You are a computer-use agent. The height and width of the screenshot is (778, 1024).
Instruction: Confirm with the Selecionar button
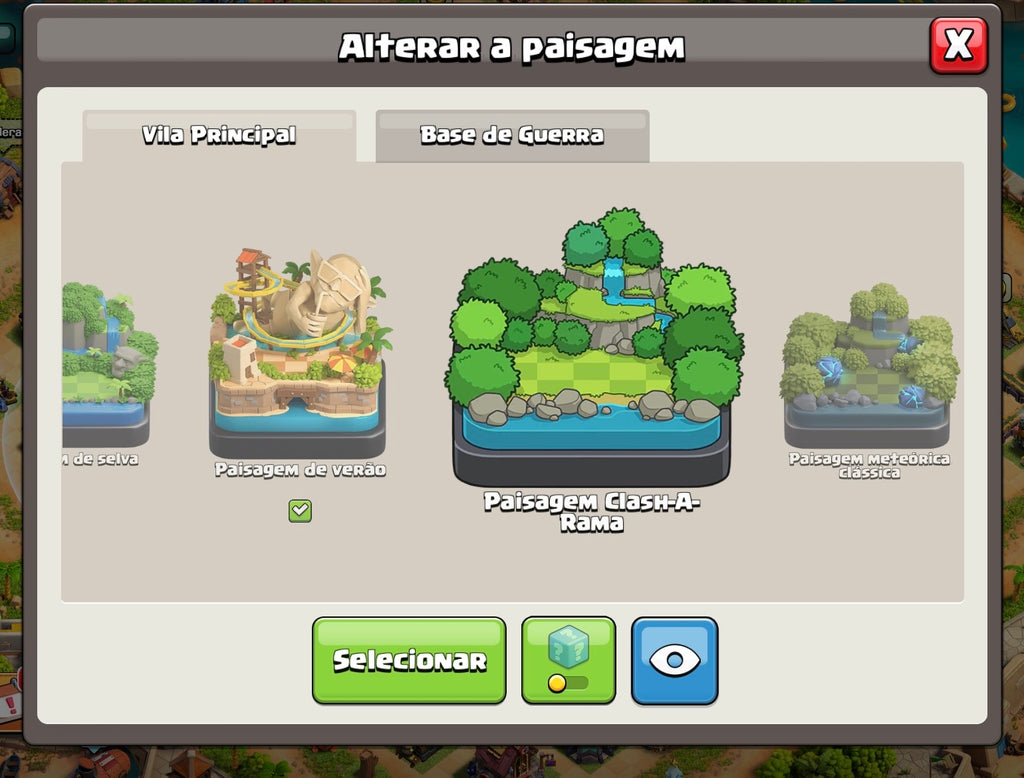(x=409, y=660)
